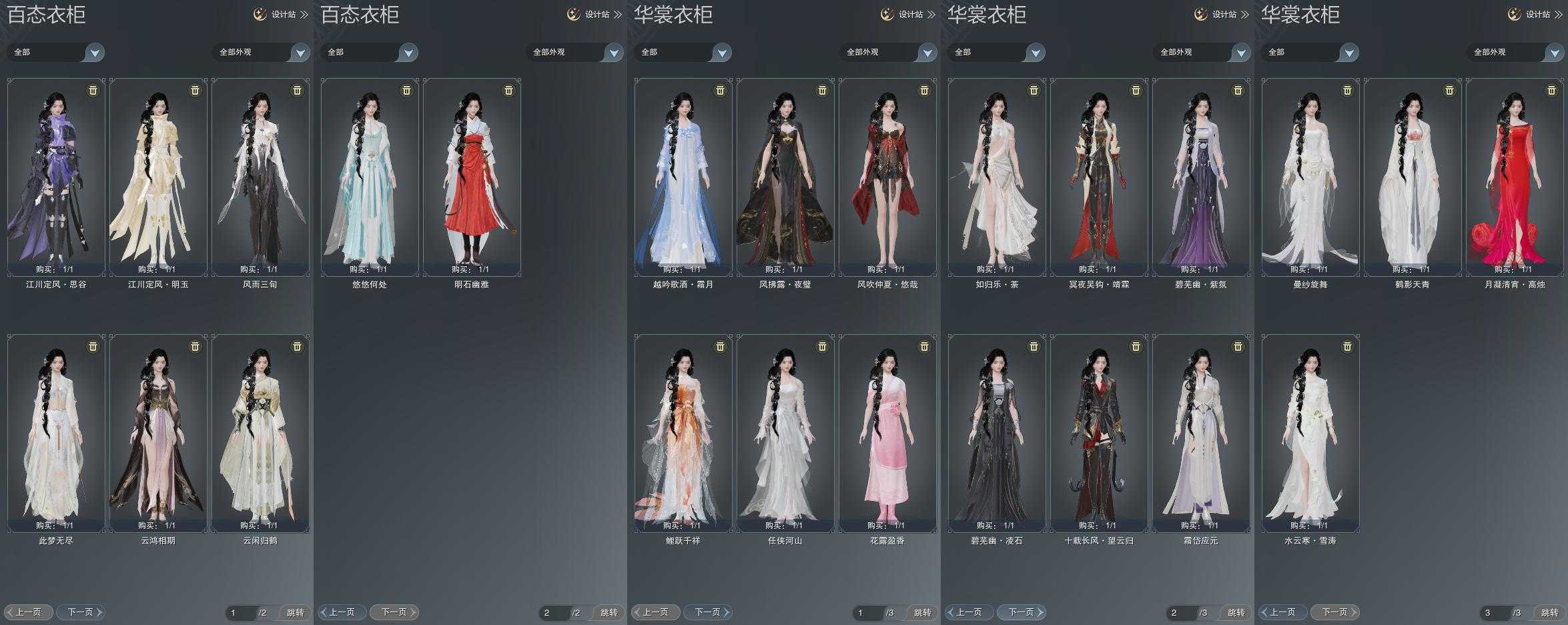
Task: Select the 水云寒·雪涛 white outfit card
Action: click(x=1310, y=433)
